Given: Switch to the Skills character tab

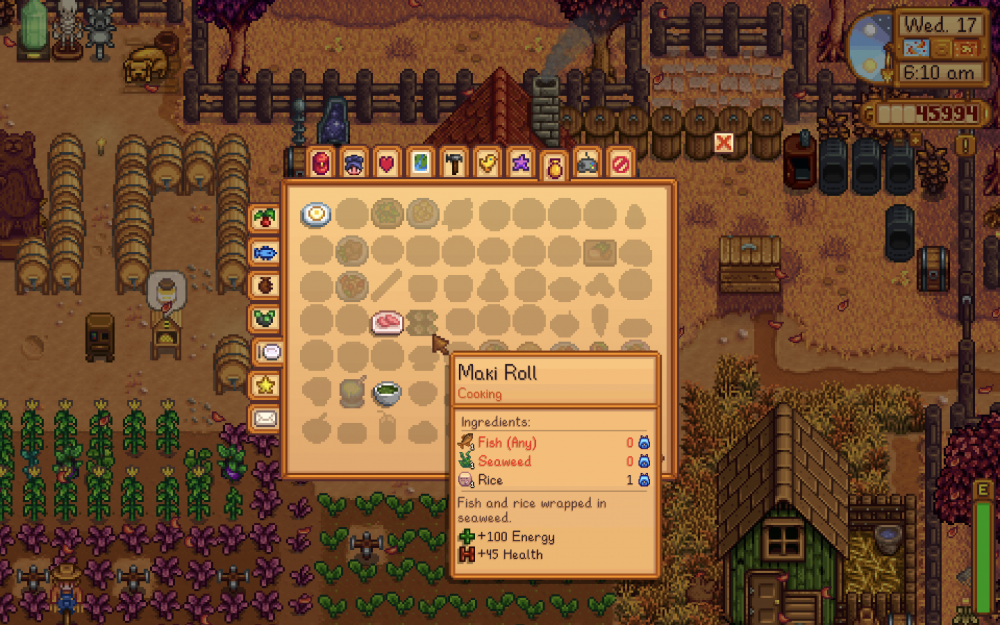Looking at the screenshot, I should point(354,162).
